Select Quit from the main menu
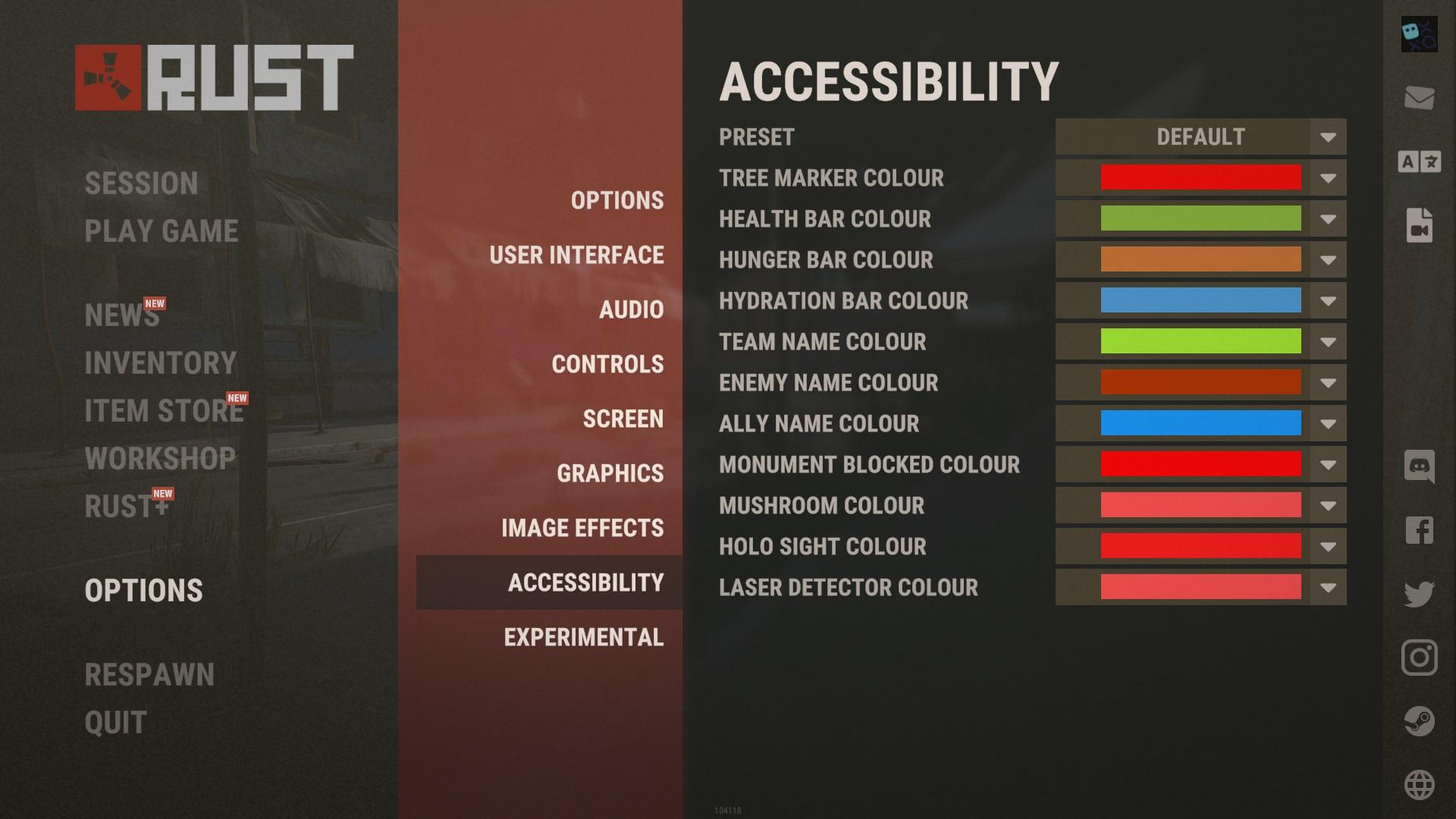 [116, 723]
